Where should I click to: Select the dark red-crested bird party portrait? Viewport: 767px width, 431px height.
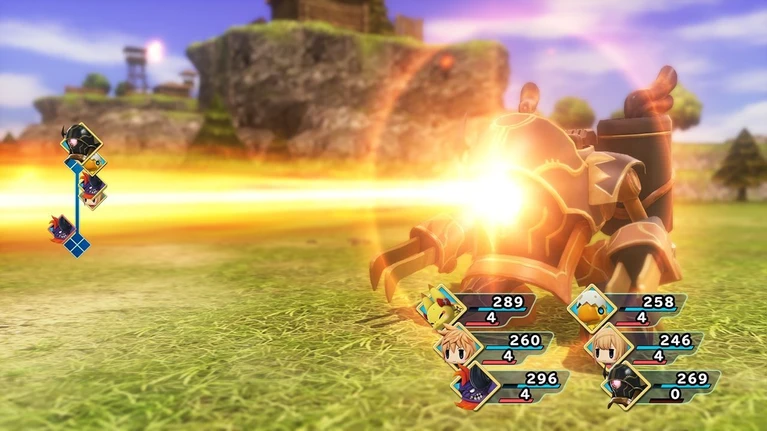(x=473, y=384)
